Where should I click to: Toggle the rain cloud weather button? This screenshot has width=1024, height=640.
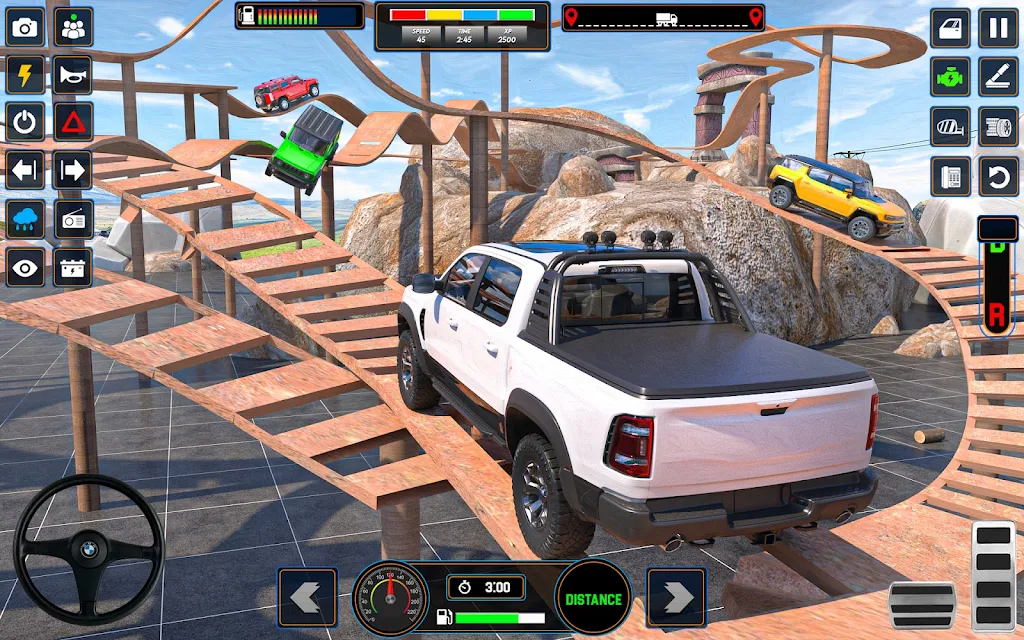25,219
